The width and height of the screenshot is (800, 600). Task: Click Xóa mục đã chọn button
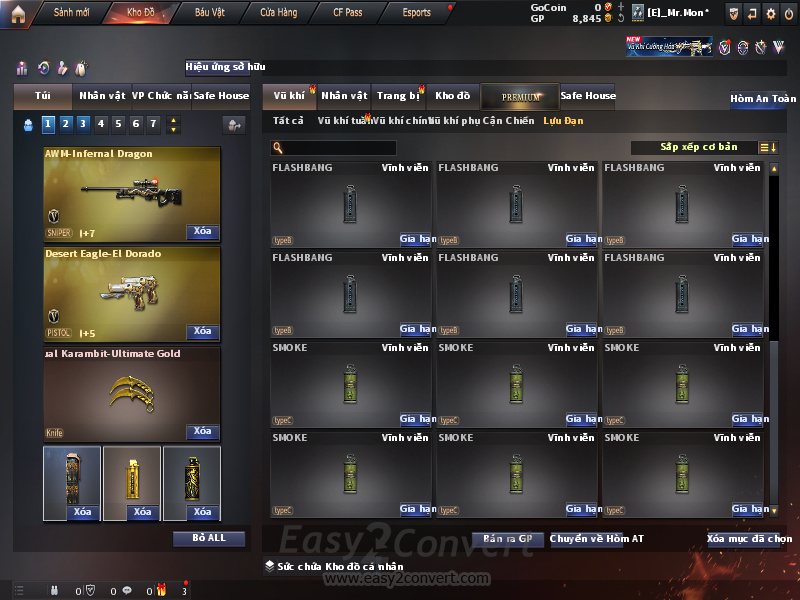click(x=748, y=539)
